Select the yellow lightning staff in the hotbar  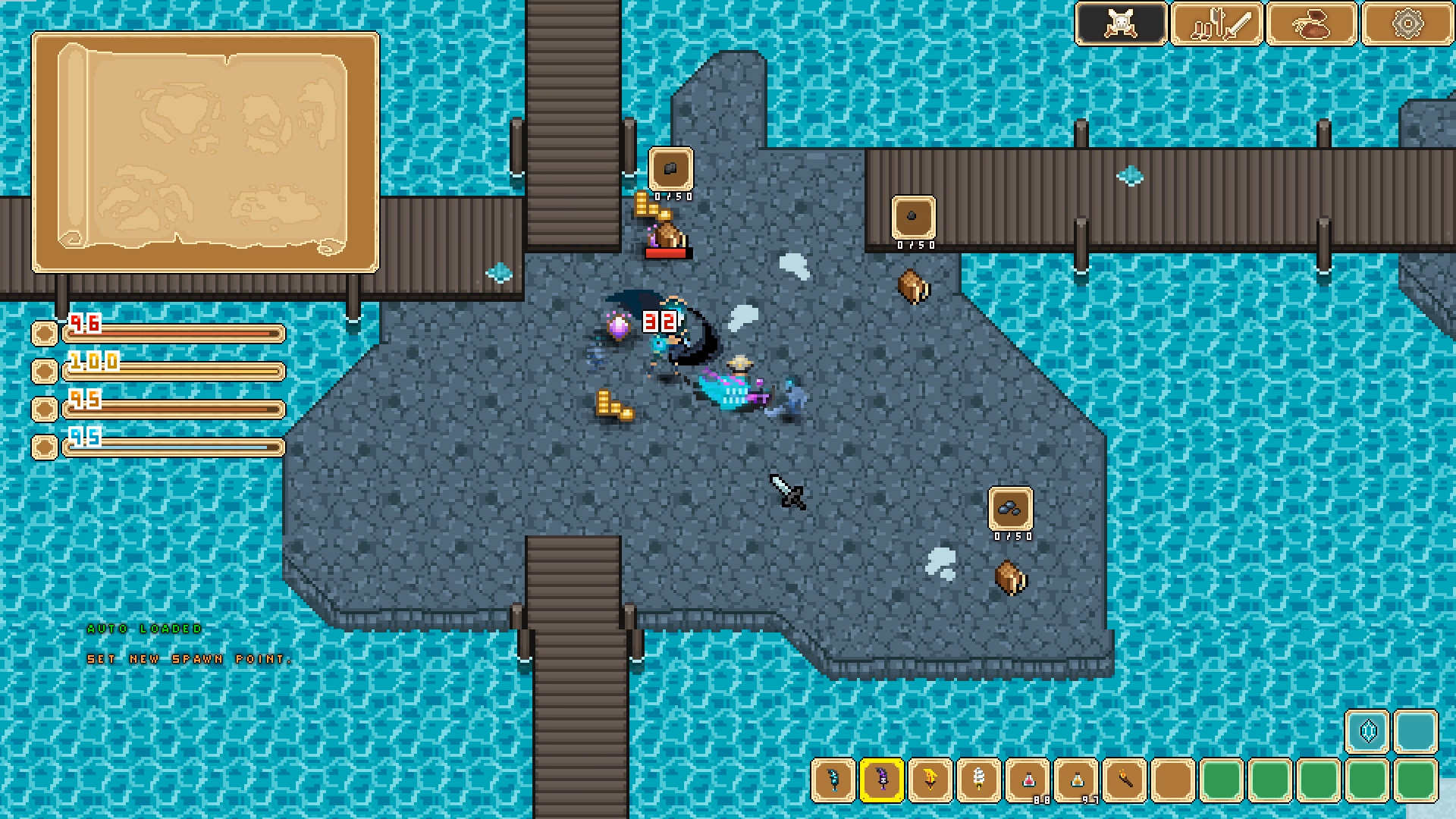pos(930,781)
